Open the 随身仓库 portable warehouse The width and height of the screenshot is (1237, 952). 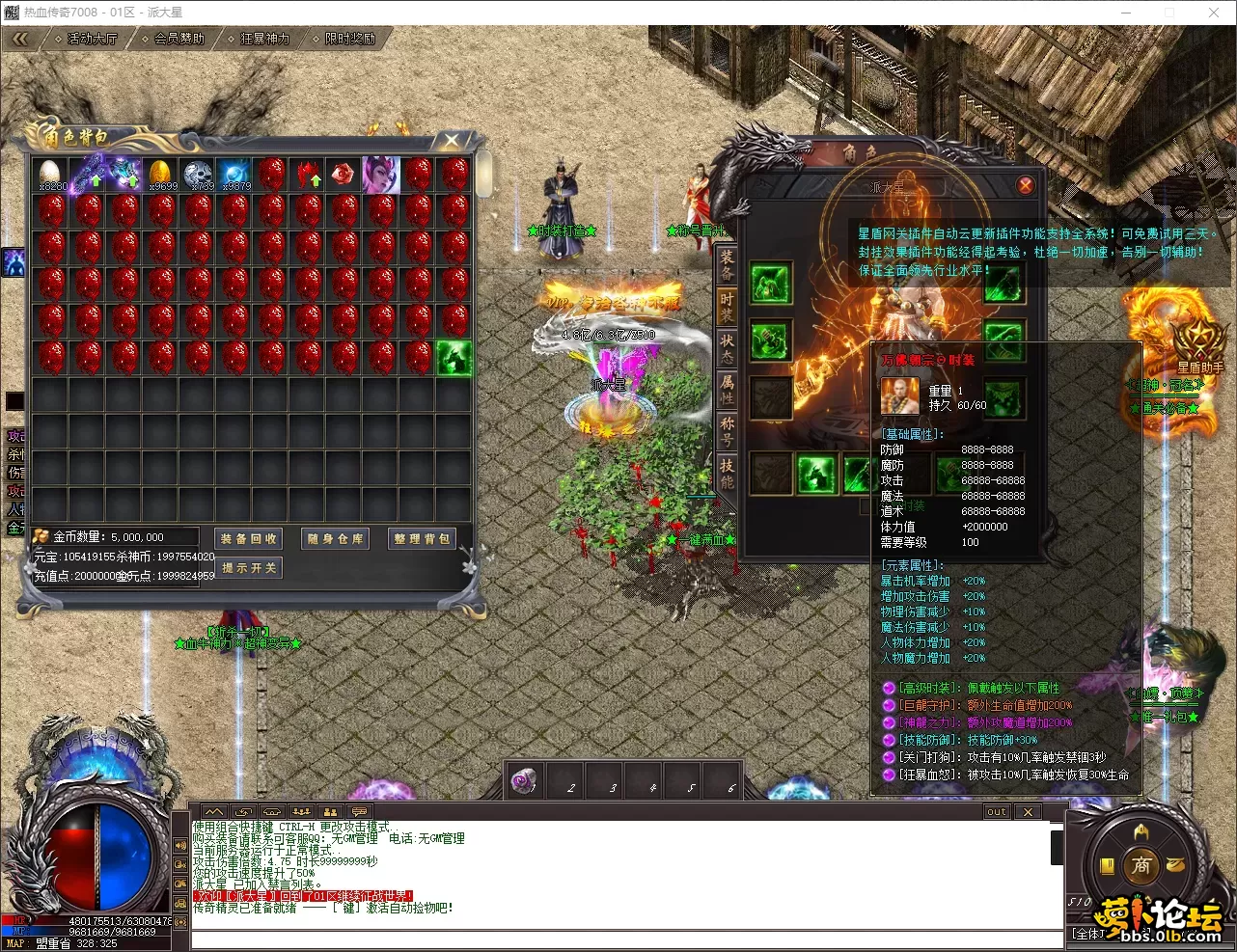335,539
